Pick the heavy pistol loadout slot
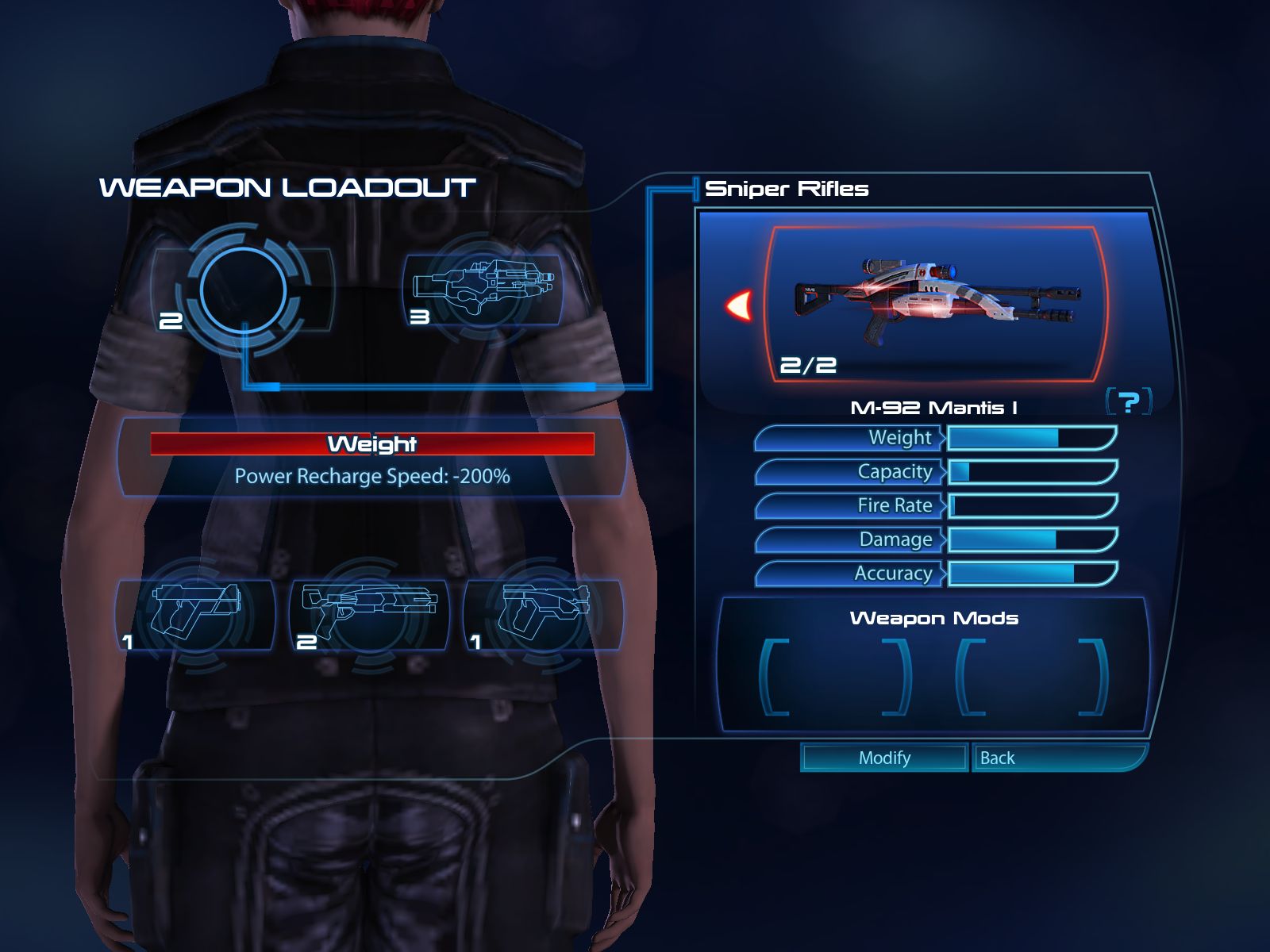The image size is (1270, 952). click(196, 615)
